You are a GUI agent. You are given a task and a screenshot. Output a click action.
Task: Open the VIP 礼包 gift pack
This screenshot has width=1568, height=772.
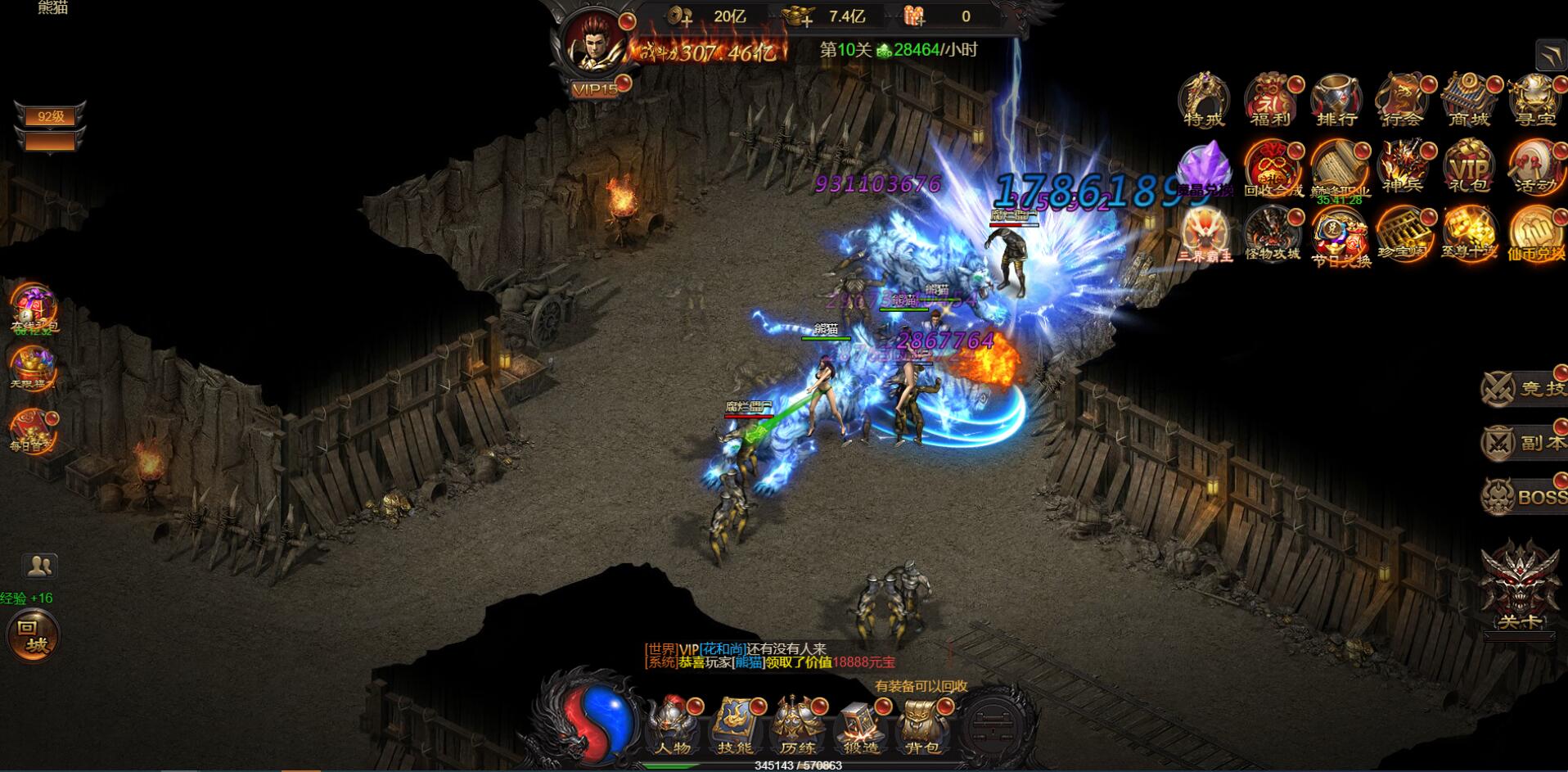pos(1469,166)
